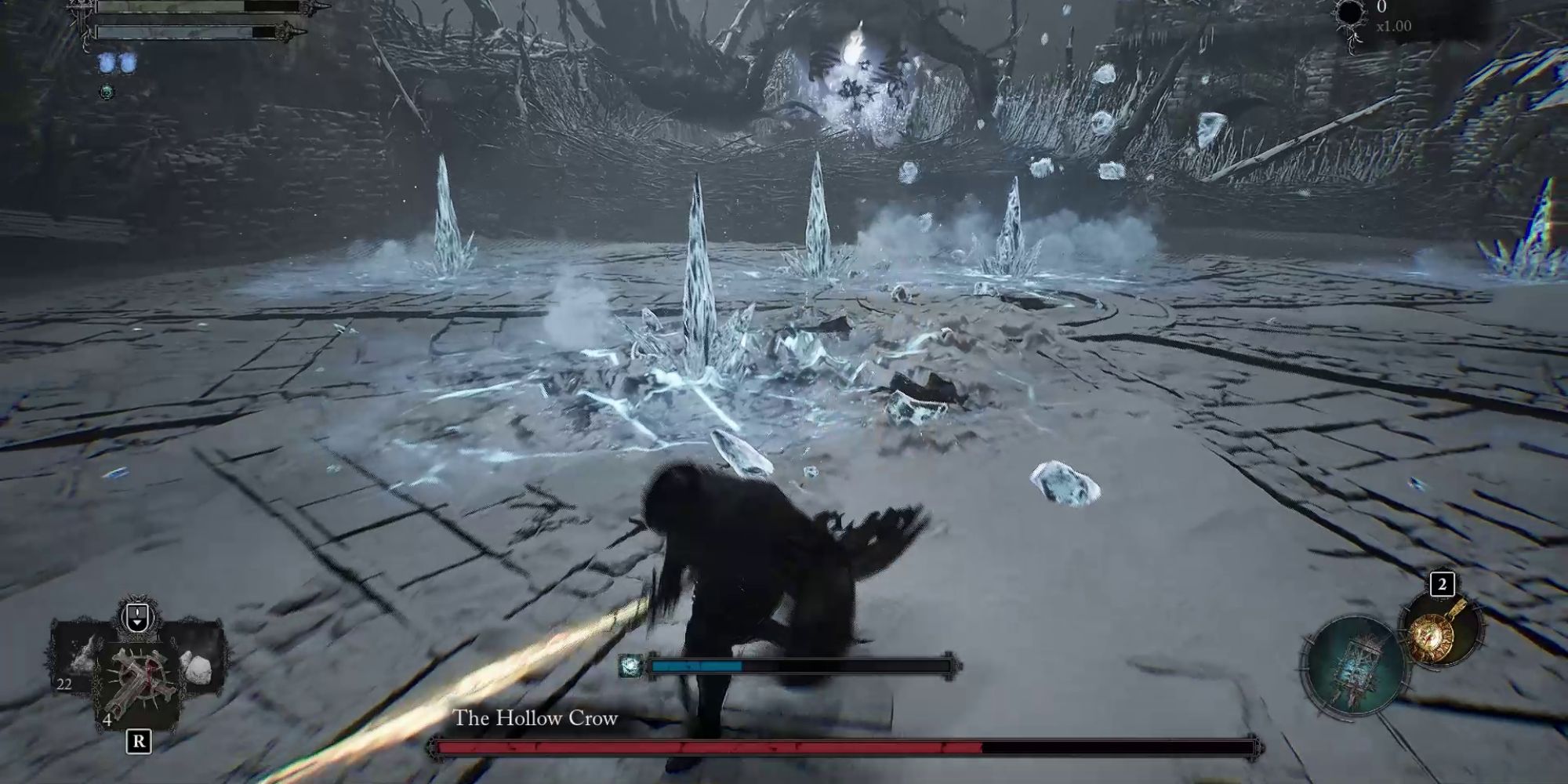Viewport: 1568px width, 784px height.
Task: Click the R key prompt below the crossbow
Action: (139, 741)
